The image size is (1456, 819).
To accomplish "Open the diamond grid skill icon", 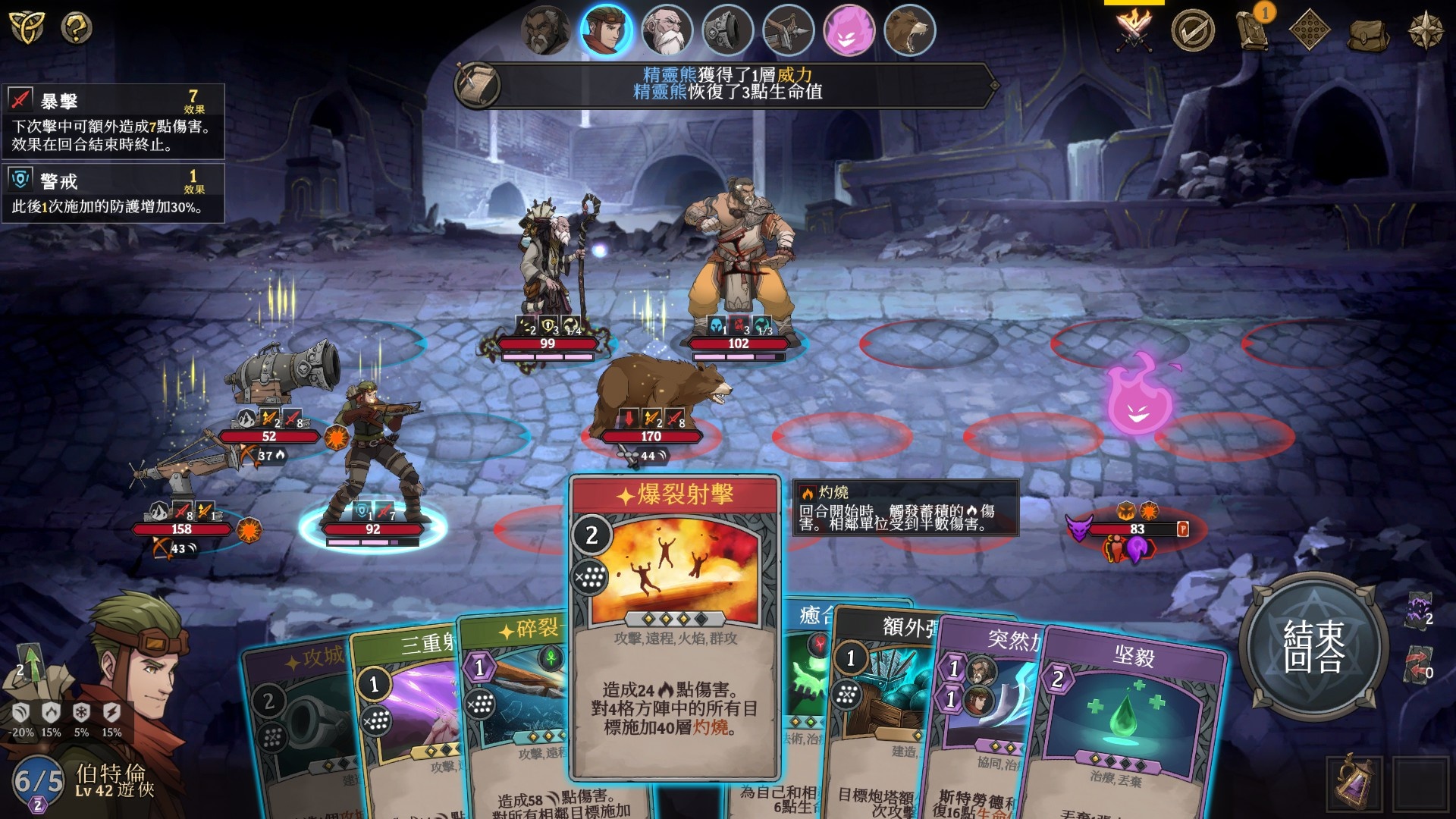I will 1310,30.
